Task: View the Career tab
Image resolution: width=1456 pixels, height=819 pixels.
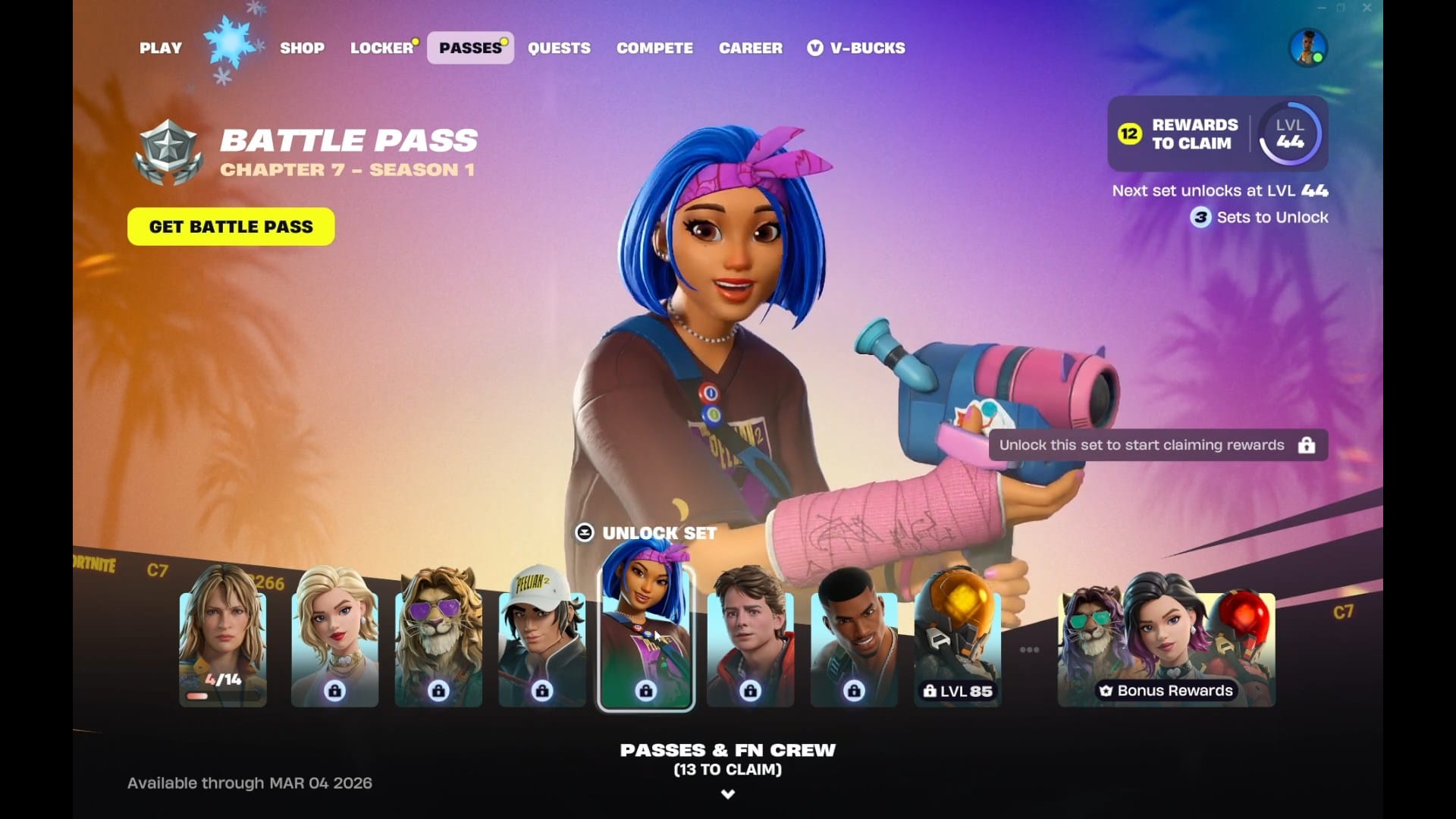Action: tap(750, 48)
